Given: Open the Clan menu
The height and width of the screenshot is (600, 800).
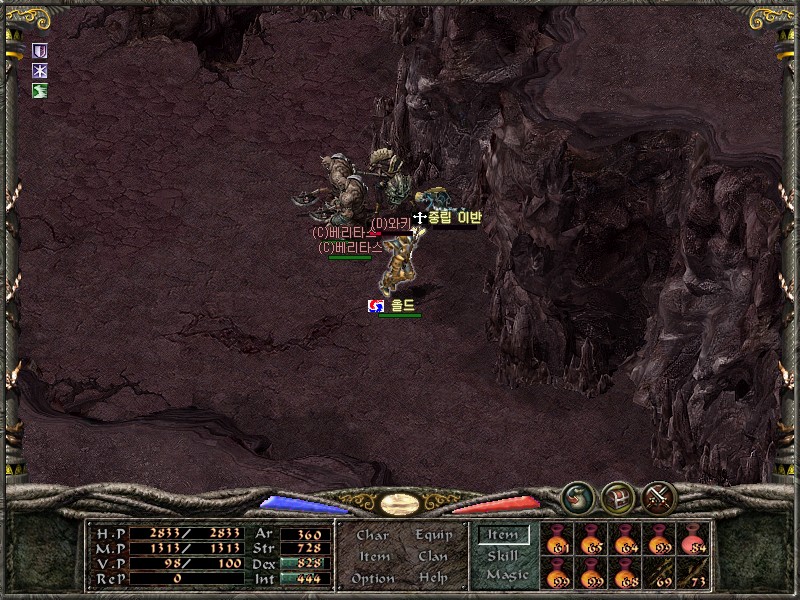Looking at the screenshot, I should (433, 556).
